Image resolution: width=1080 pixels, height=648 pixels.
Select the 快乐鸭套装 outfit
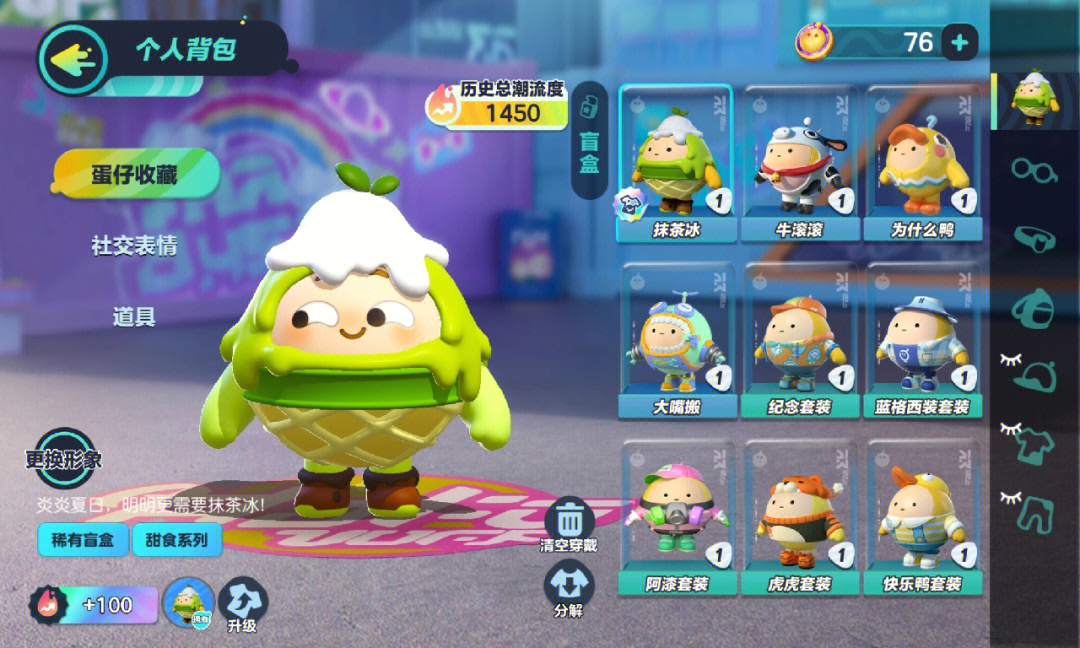[x=920, y=518]
